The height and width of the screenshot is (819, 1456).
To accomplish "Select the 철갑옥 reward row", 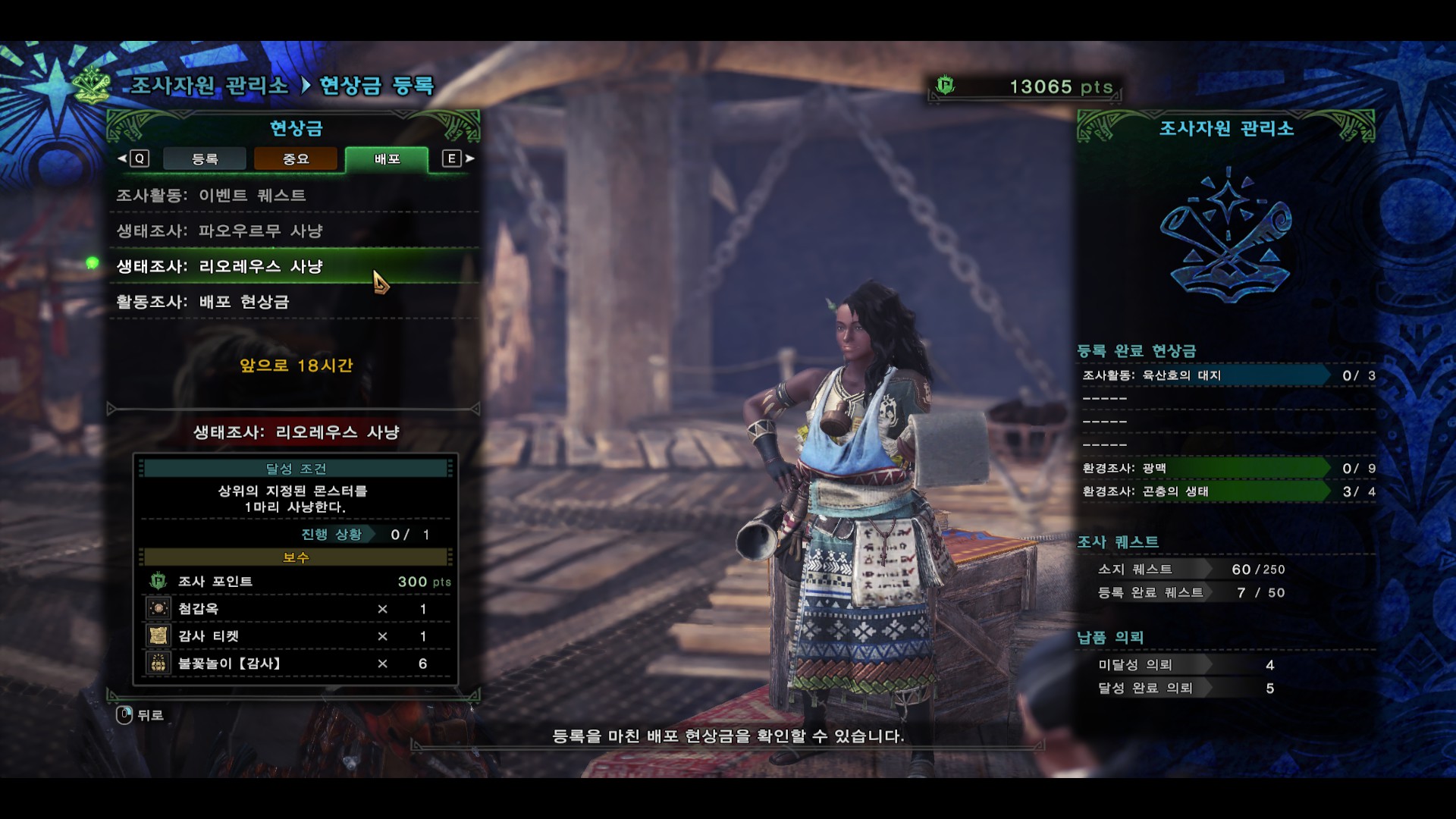I will point(296,609).
